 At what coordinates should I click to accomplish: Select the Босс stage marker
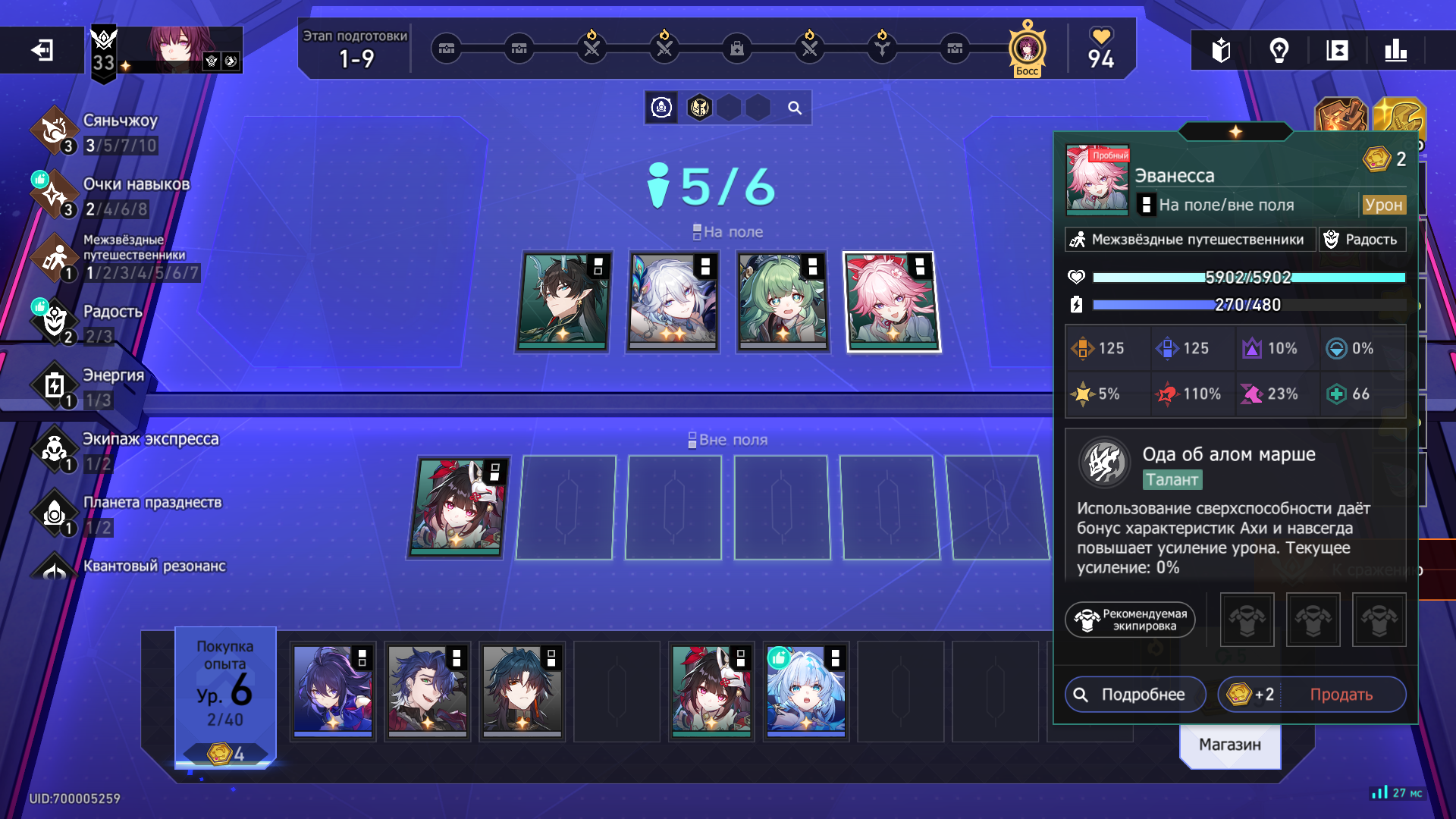click(1027, 50)
